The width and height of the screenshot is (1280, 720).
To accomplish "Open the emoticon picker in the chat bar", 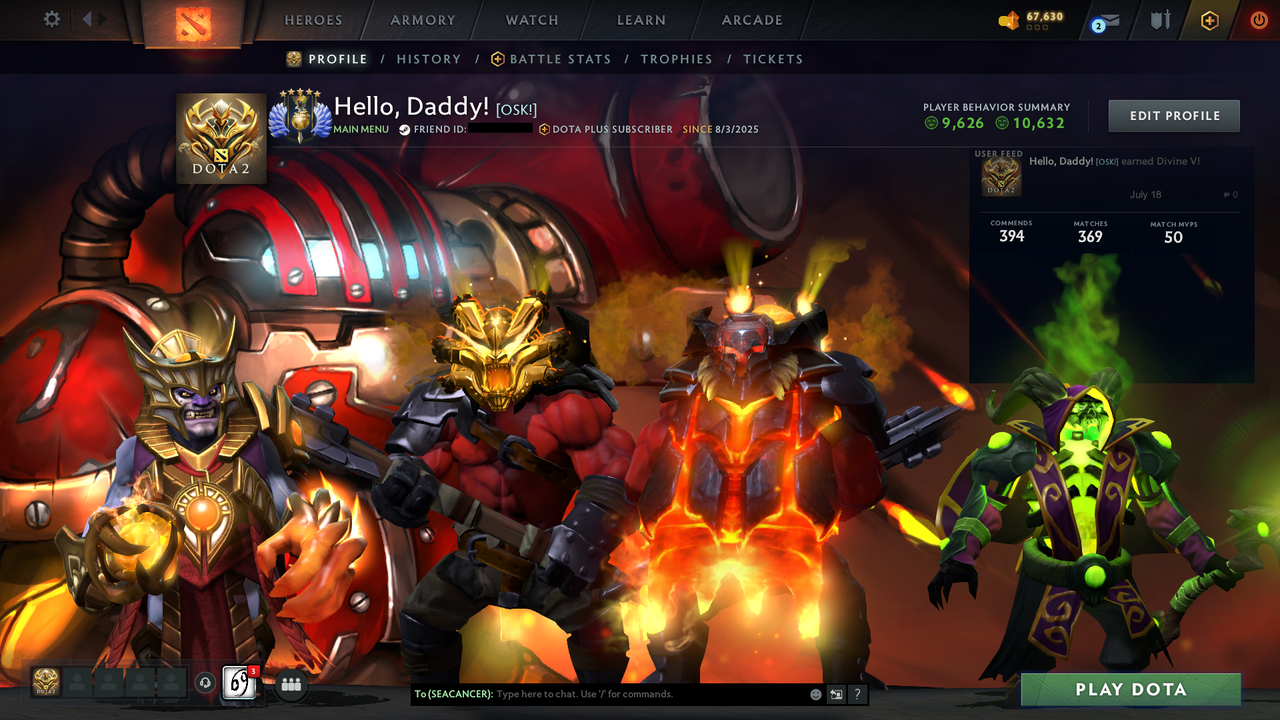I will point(814,693).
